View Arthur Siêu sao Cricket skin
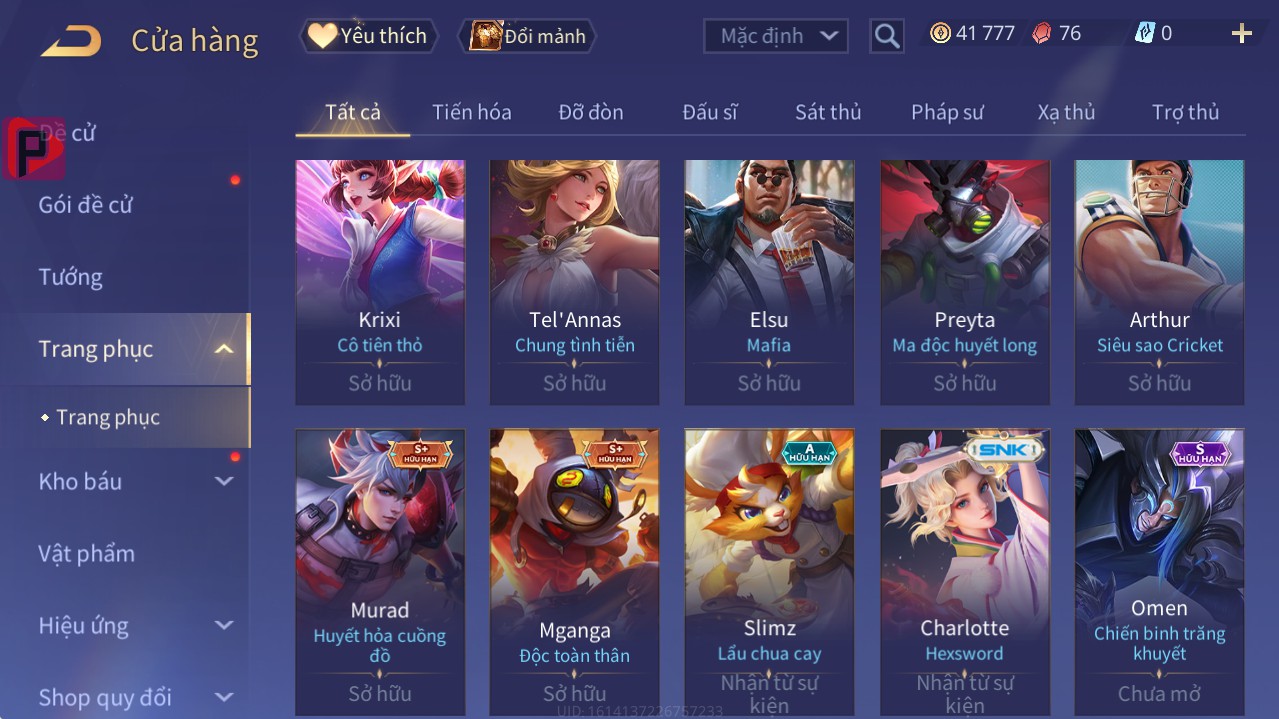This screenshot has height=719, width=1279. (1159, 280)
